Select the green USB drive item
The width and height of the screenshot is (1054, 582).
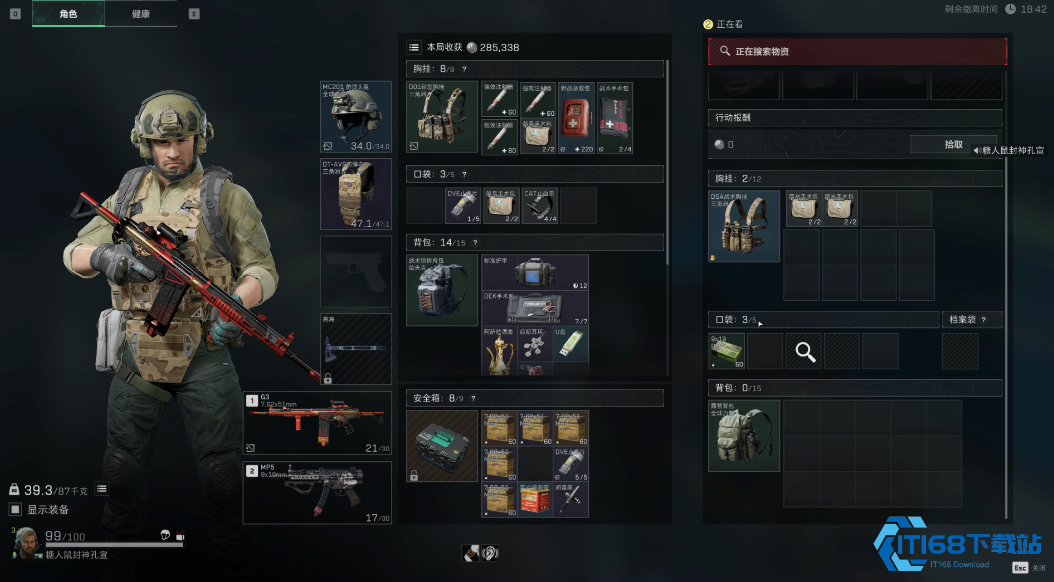point(571,343)
